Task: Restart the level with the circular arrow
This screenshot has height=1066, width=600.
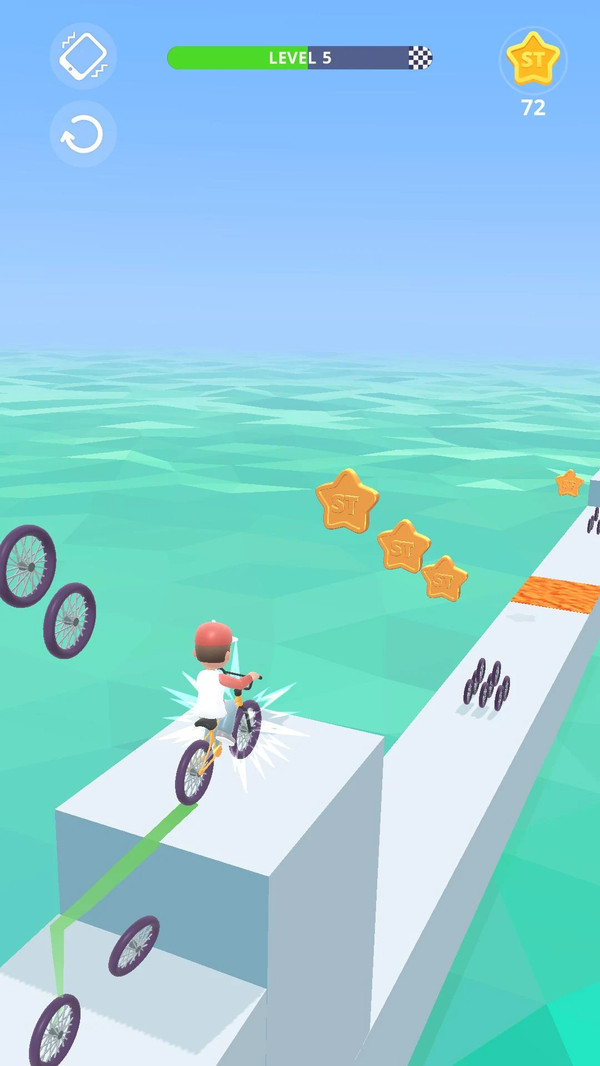Action: pyautogui.click(x=83, y=134)
